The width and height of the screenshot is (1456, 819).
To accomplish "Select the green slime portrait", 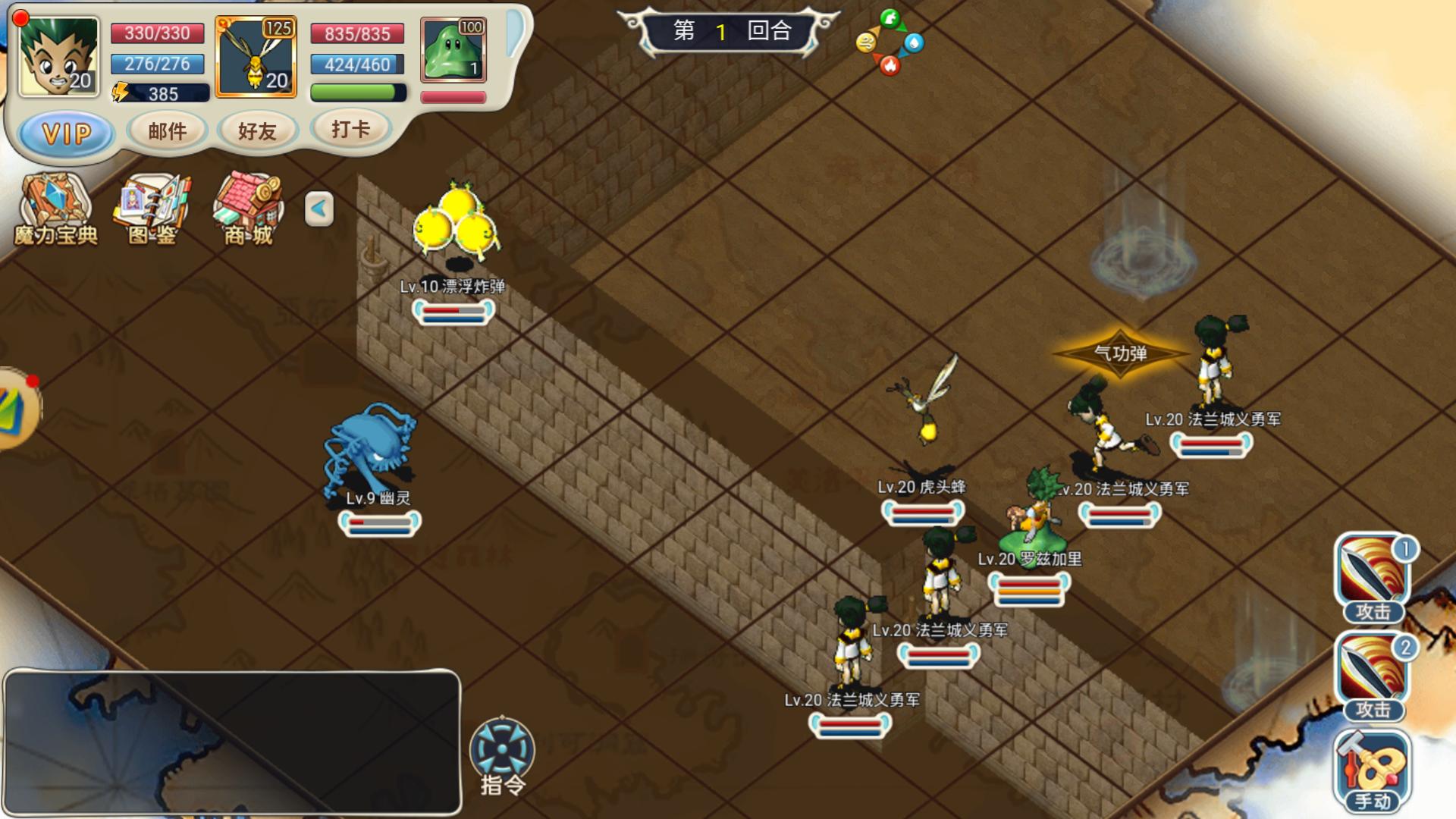I will point(453,50).
